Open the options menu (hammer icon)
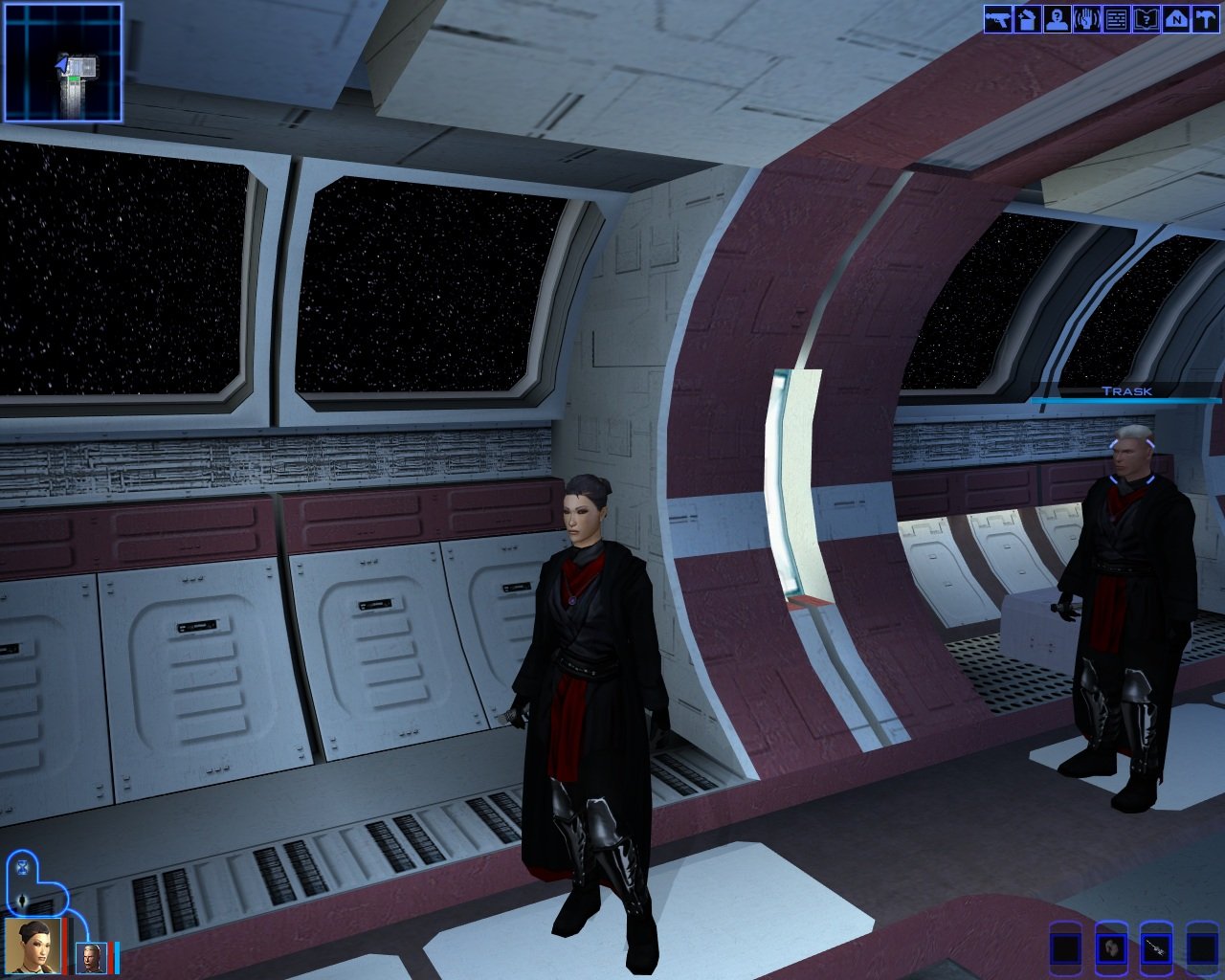The image size is (1225, 980). click(1206, 19)
